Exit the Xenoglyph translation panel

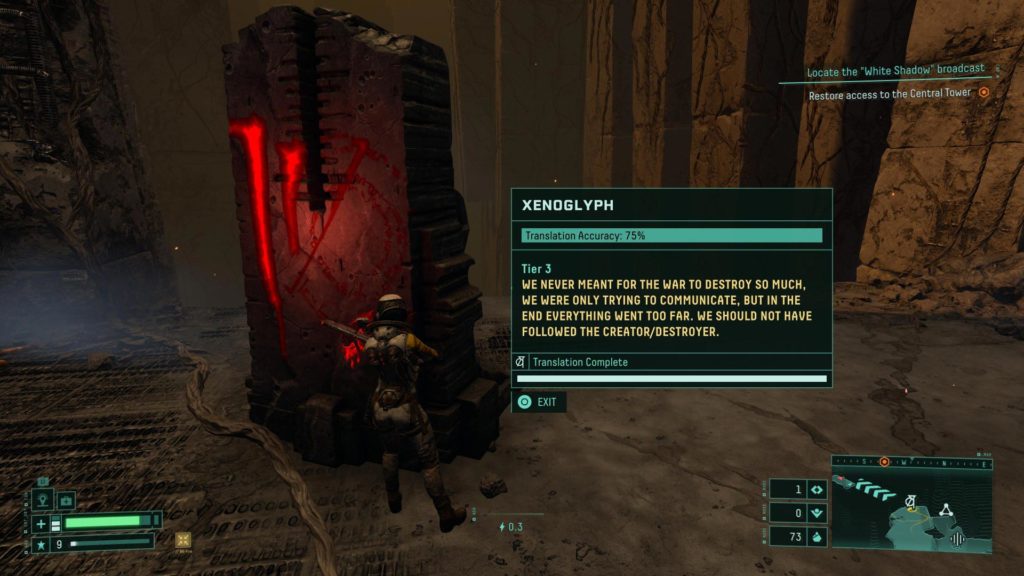click(538, 402)
